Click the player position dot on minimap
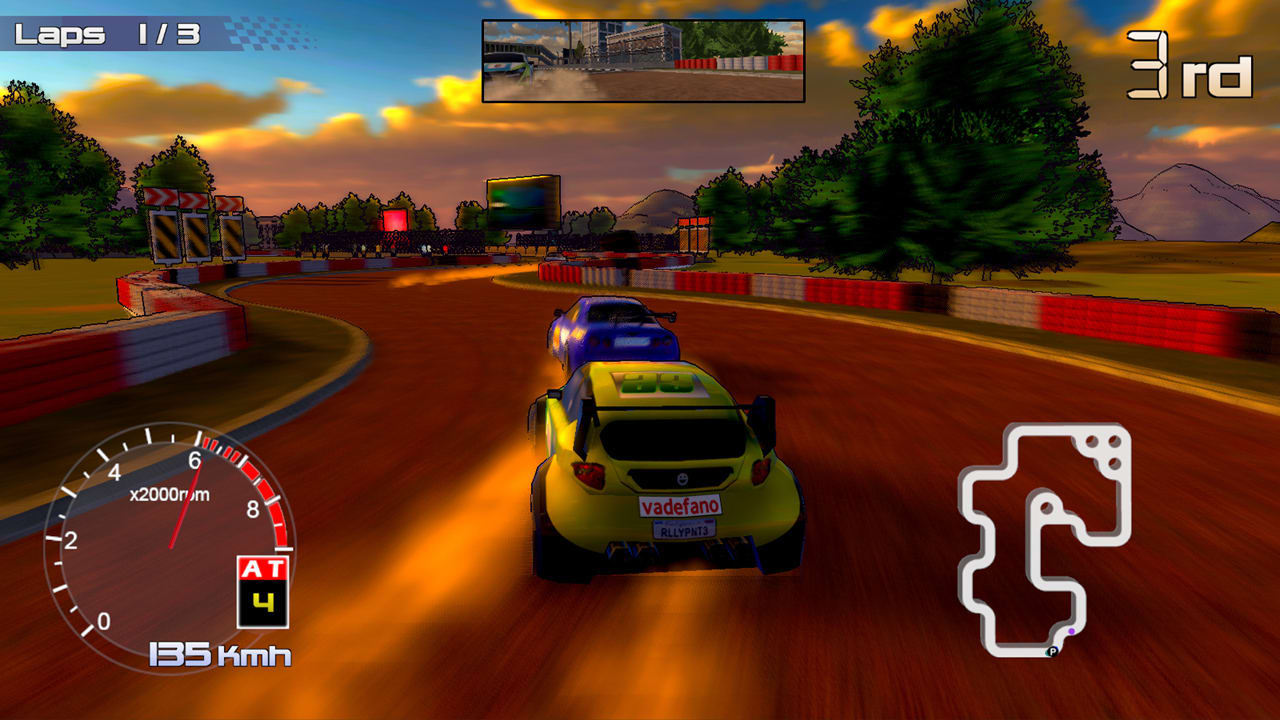Screen dimensions: 1280x720 1071,631
